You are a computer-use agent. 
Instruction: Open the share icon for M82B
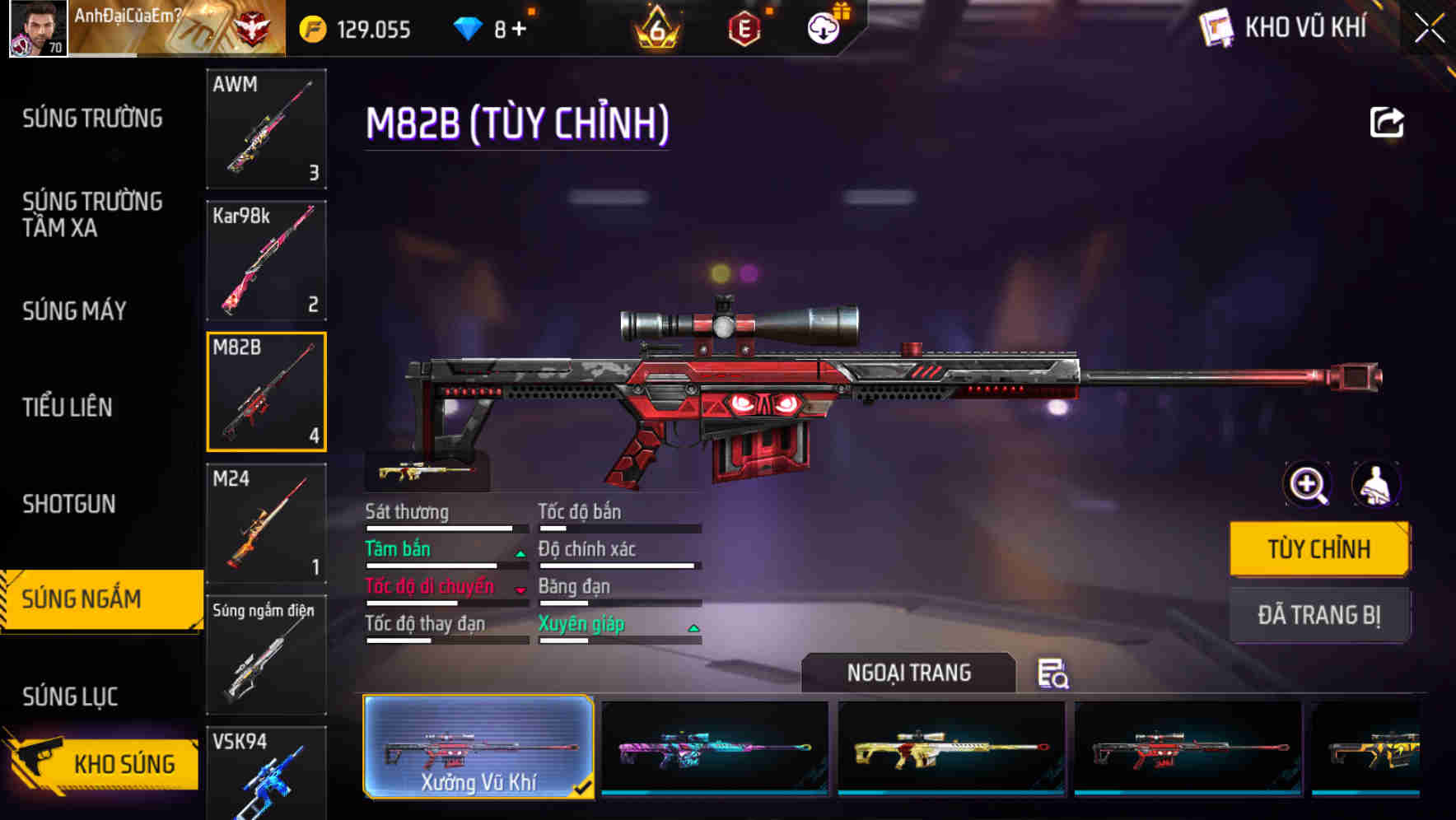click(x=1388, y=121)
